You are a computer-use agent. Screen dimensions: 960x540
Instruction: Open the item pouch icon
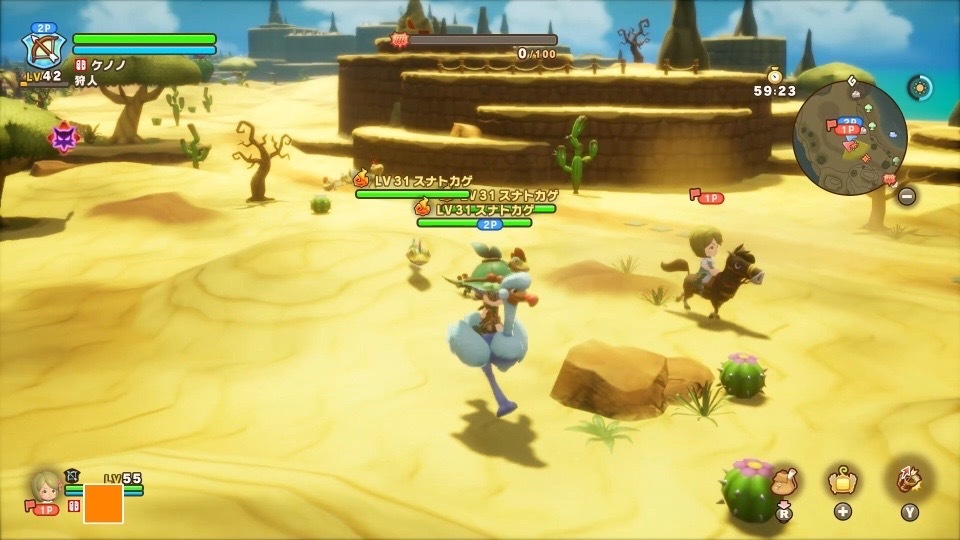tap(783, 483)
